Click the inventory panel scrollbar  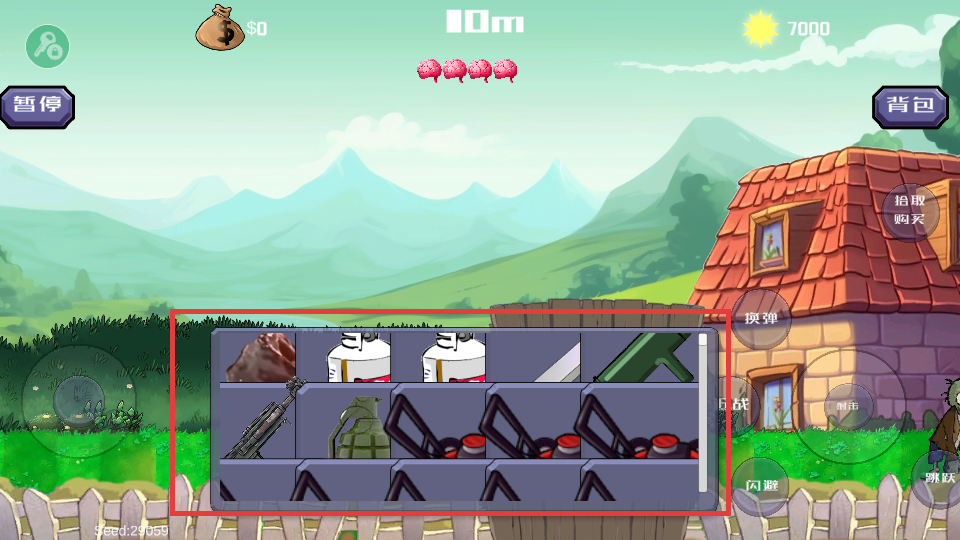[703, 412]
